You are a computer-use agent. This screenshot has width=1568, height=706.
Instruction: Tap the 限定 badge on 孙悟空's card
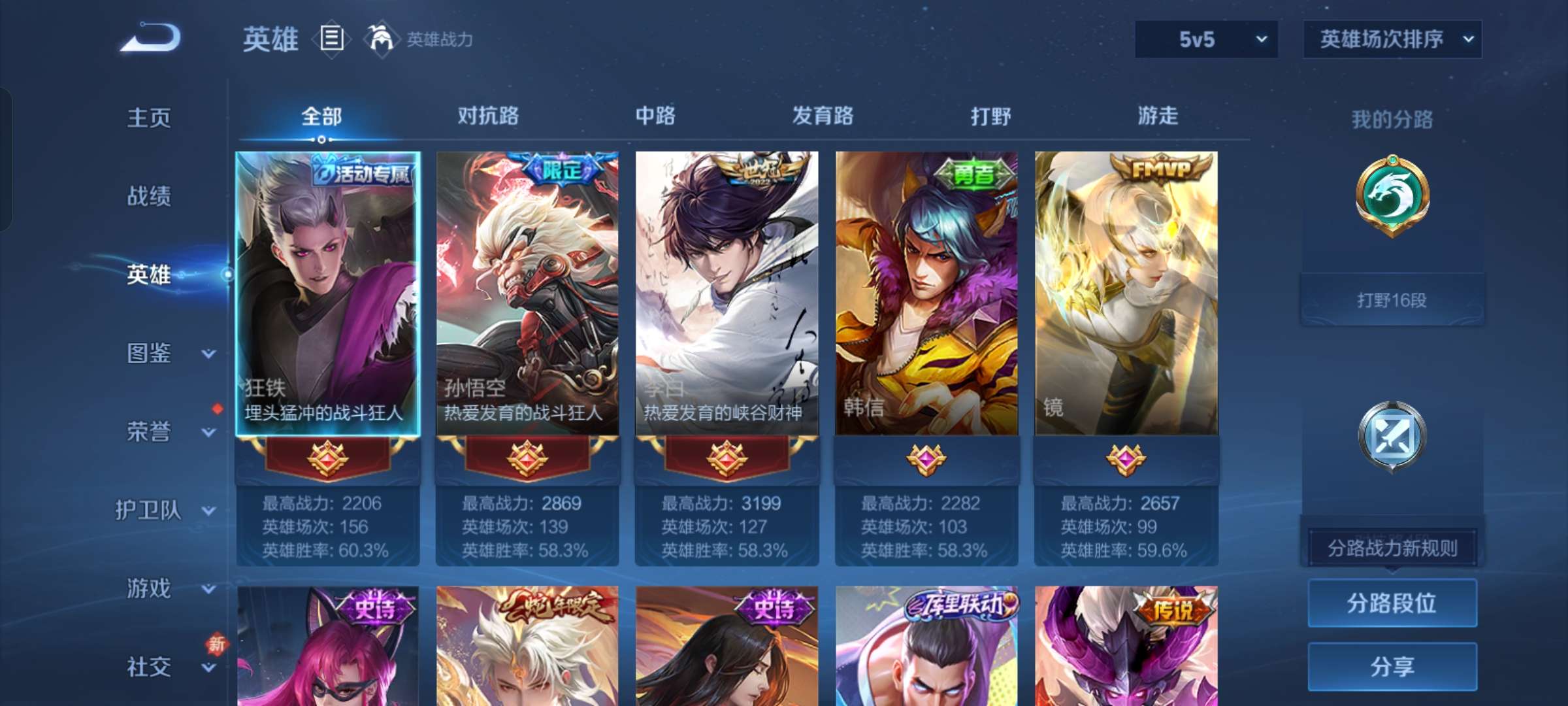click(x=561, y=169)
